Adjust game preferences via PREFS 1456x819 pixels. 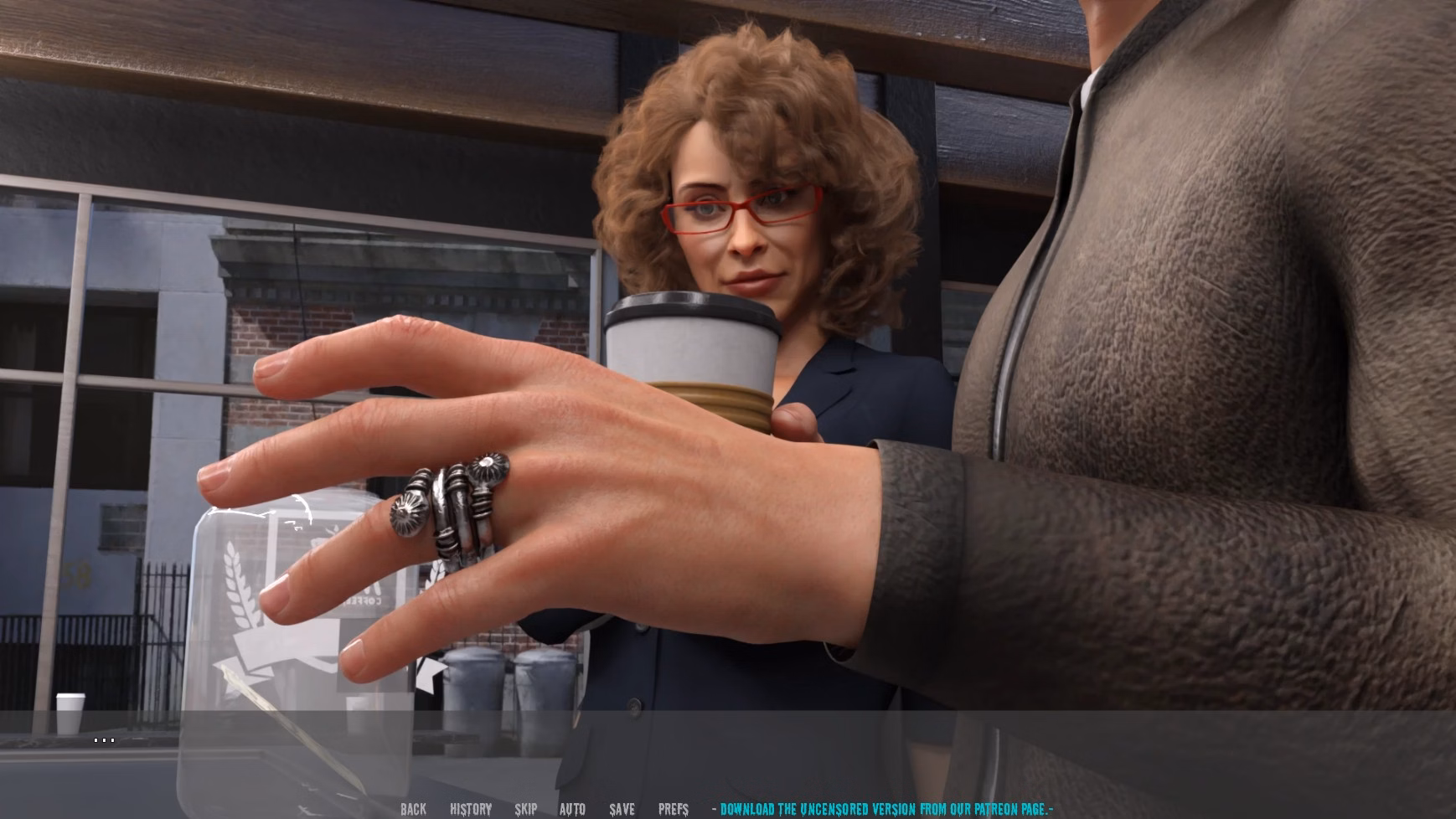674,809
